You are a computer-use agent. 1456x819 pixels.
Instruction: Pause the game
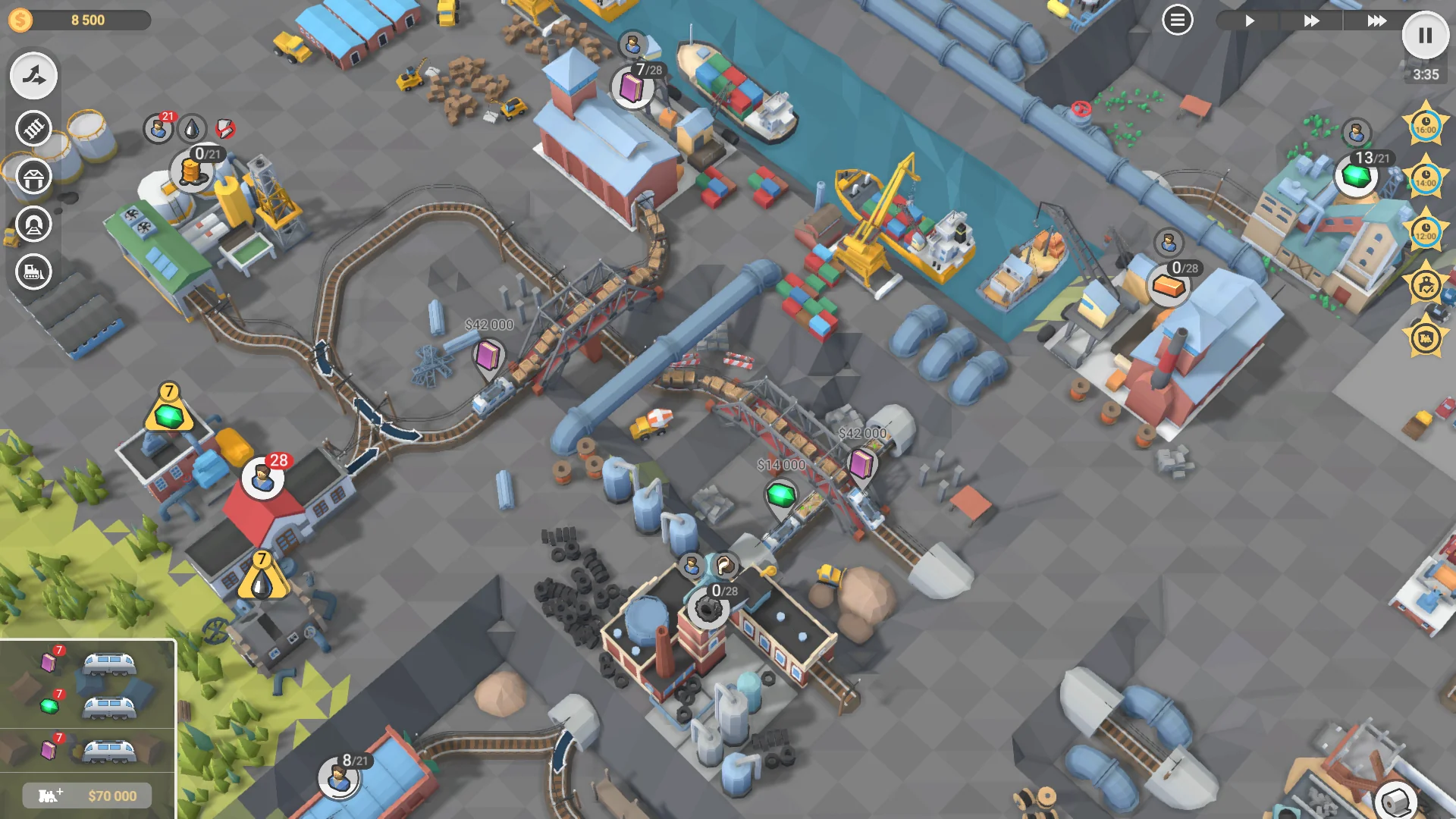coord(1425,35)
